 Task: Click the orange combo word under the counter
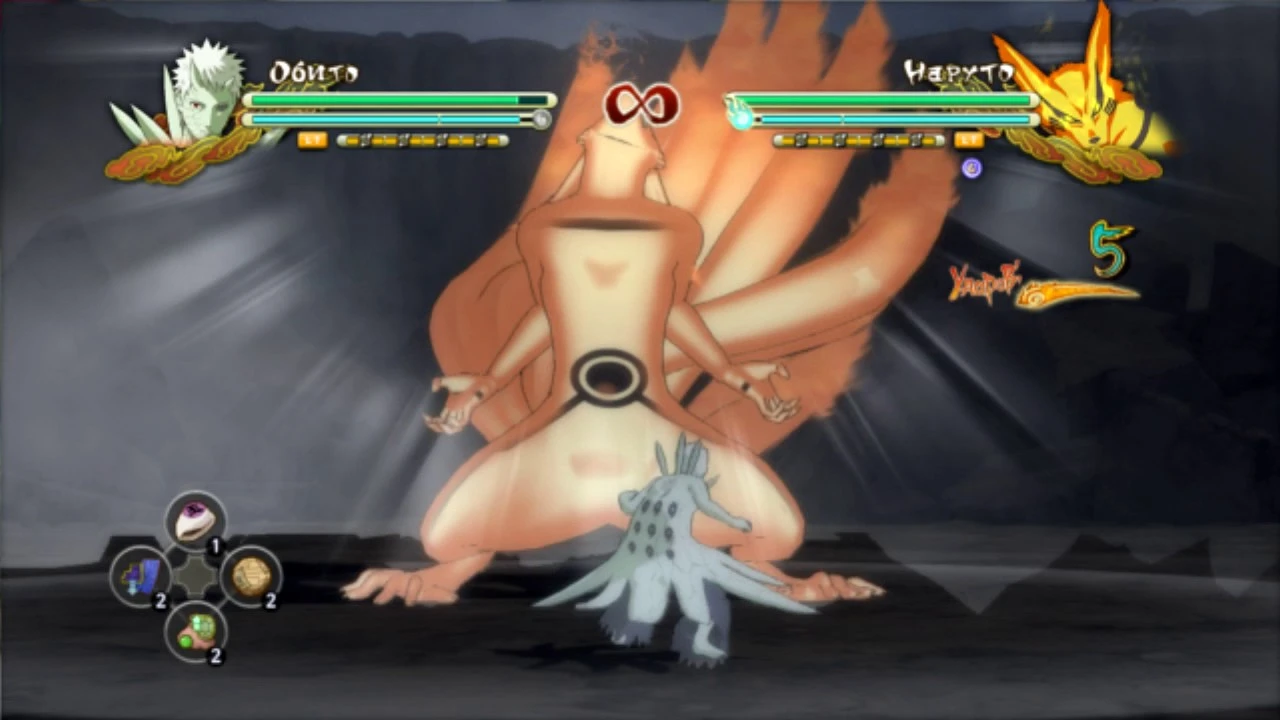click(x=985, y=283)
